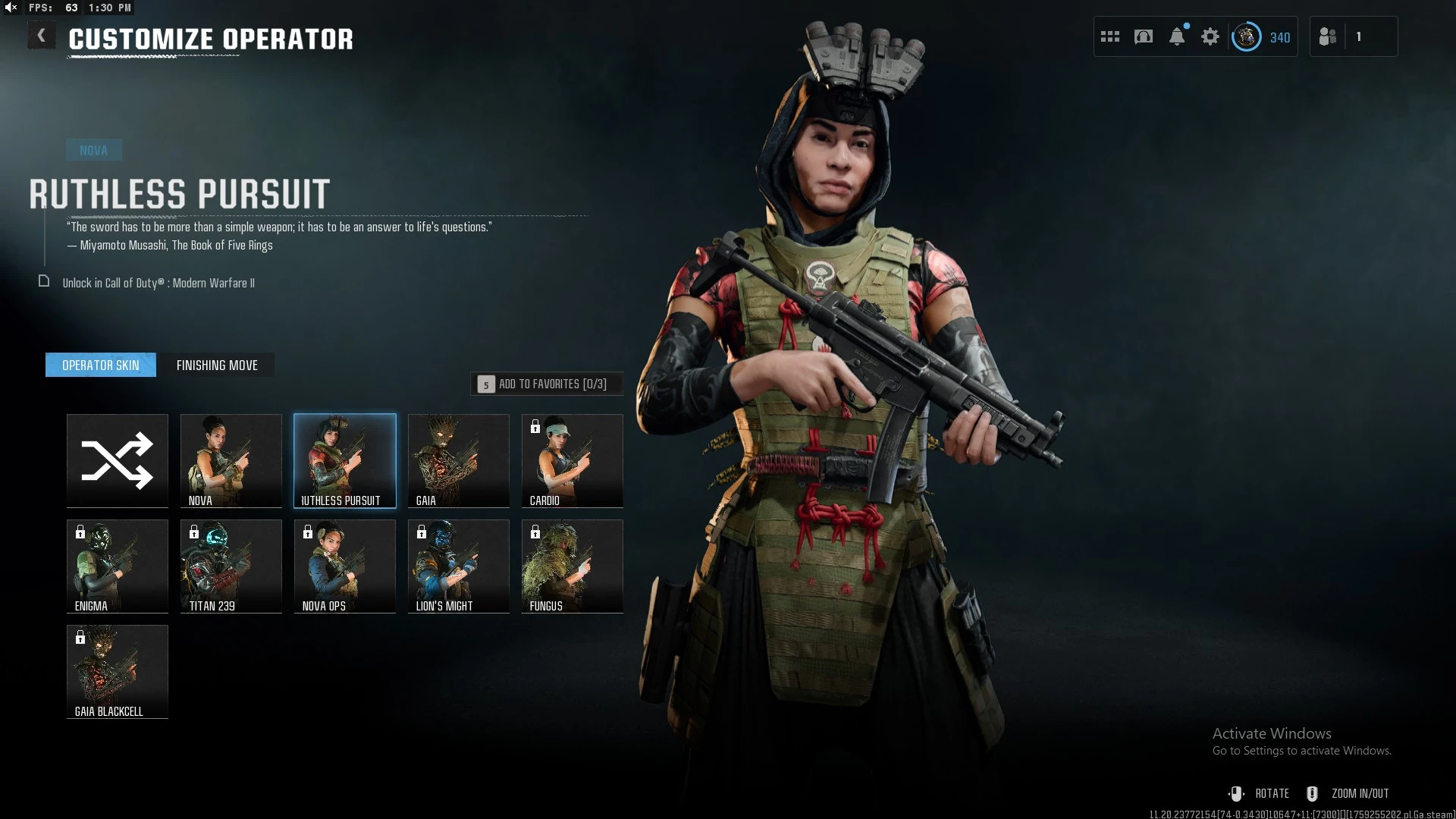Select the Operator Skin tab
1456x819 pixels.
pos(101,365)
